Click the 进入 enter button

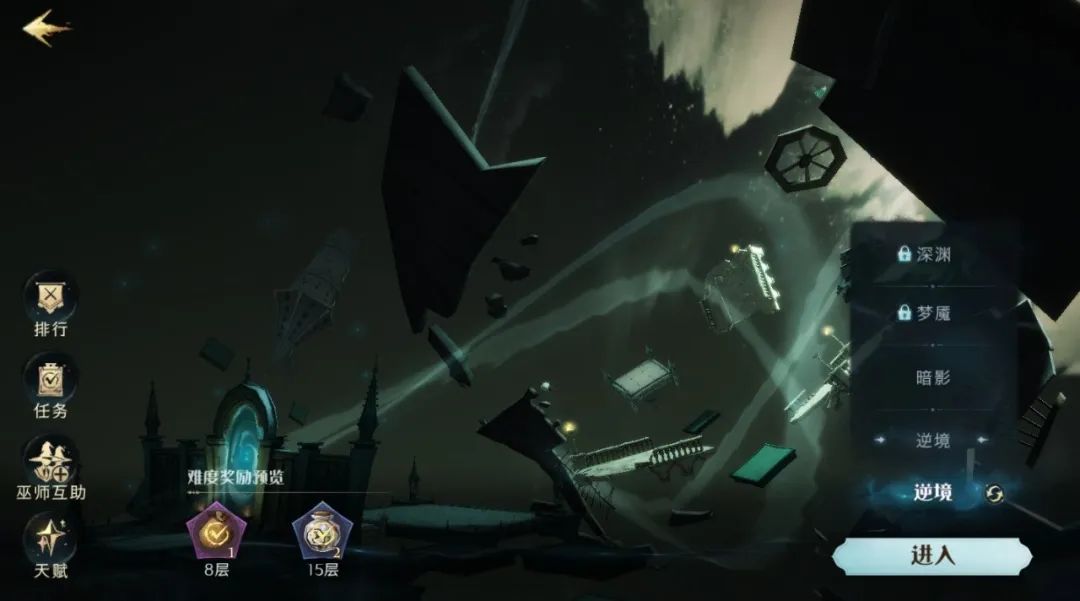click(931, 556)
